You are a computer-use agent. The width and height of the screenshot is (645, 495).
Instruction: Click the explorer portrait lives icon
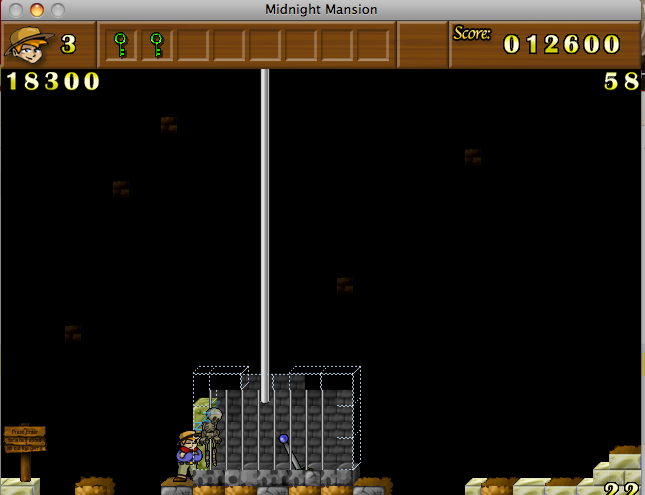27,44
